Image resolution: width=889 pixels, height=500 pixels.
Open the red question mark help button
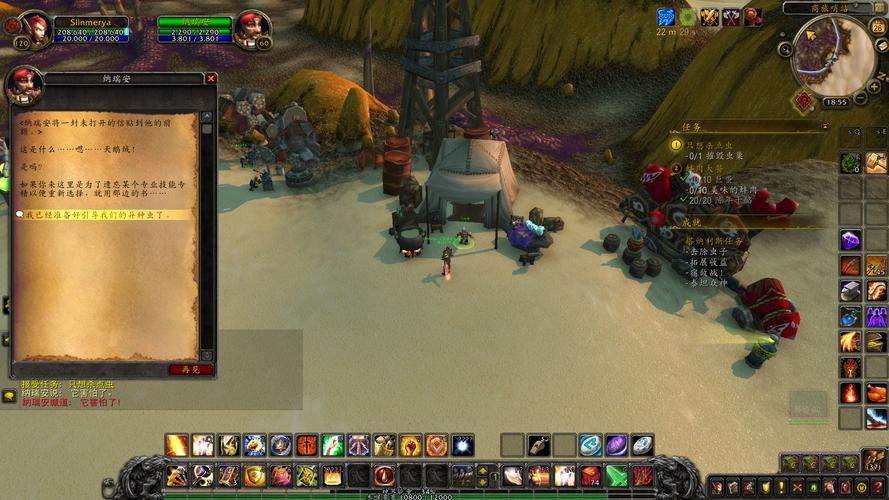(x=877, y=487)
